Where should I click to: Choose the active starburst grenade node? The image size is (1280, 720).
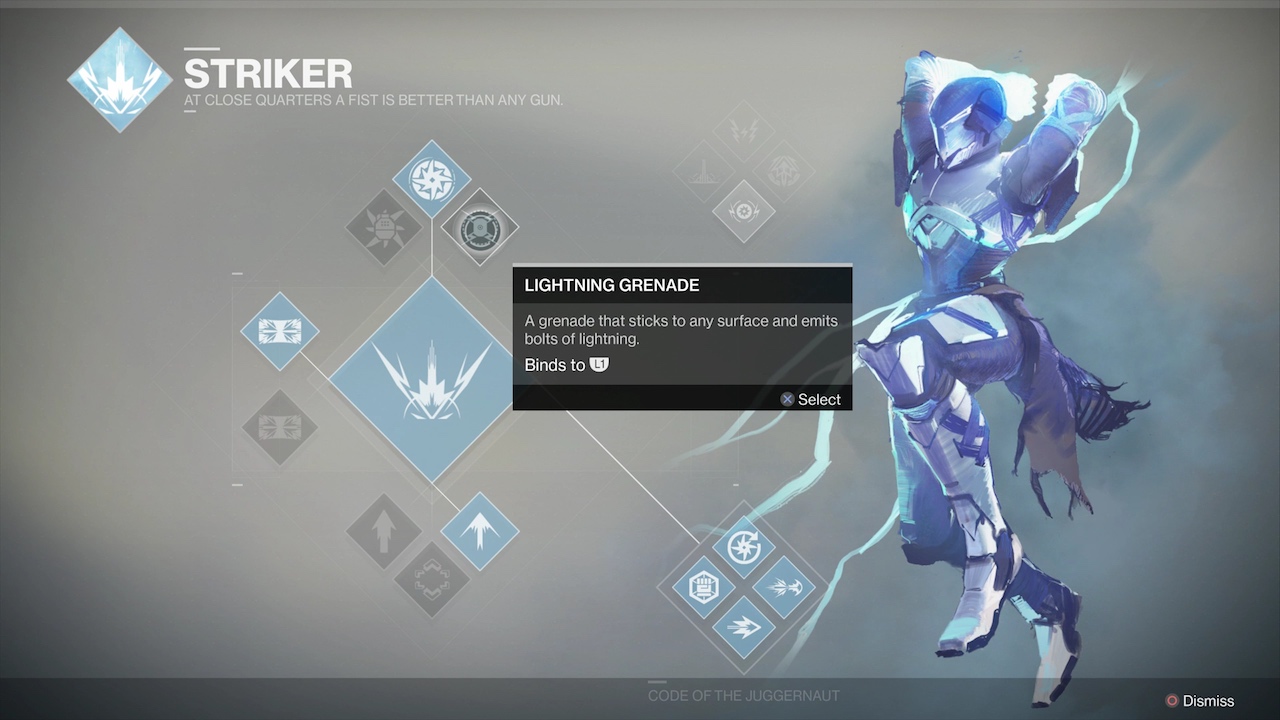[x=432, y=179]
